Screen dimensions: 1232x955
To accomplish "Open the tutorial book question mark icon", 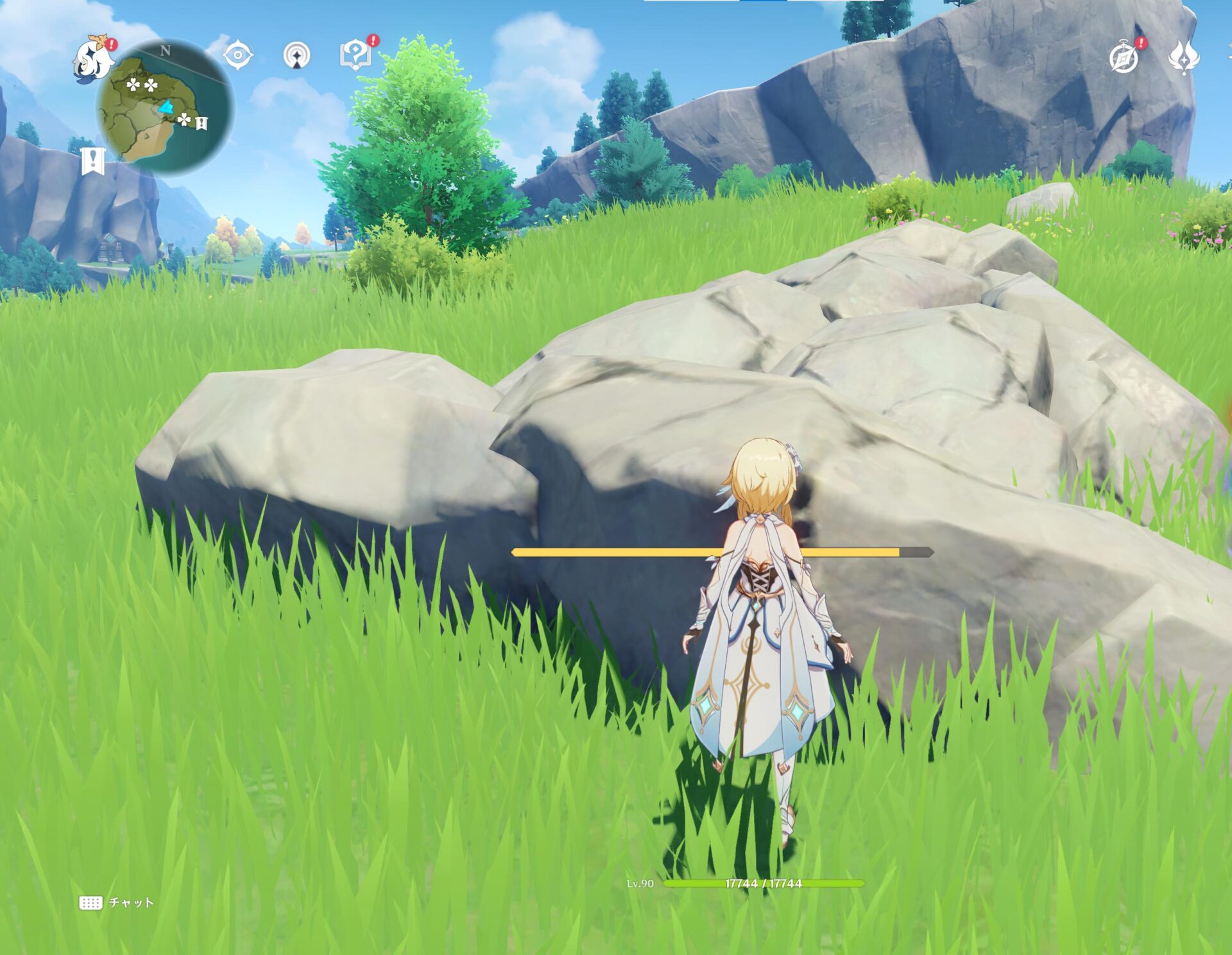I will (x=355, y=55).
